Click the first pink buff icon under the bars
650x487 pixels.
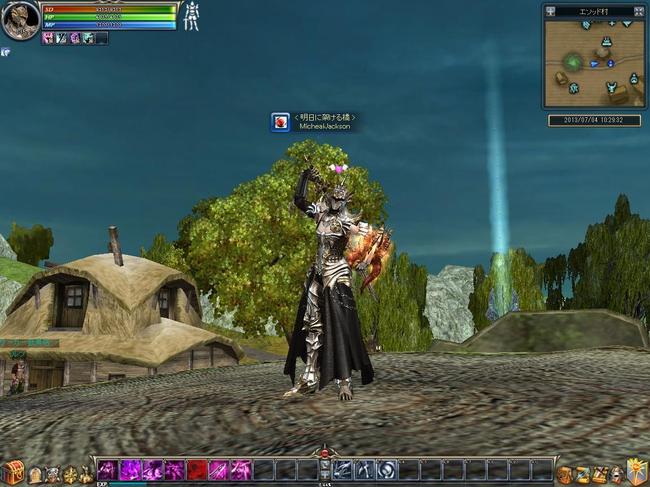[48, 38]
